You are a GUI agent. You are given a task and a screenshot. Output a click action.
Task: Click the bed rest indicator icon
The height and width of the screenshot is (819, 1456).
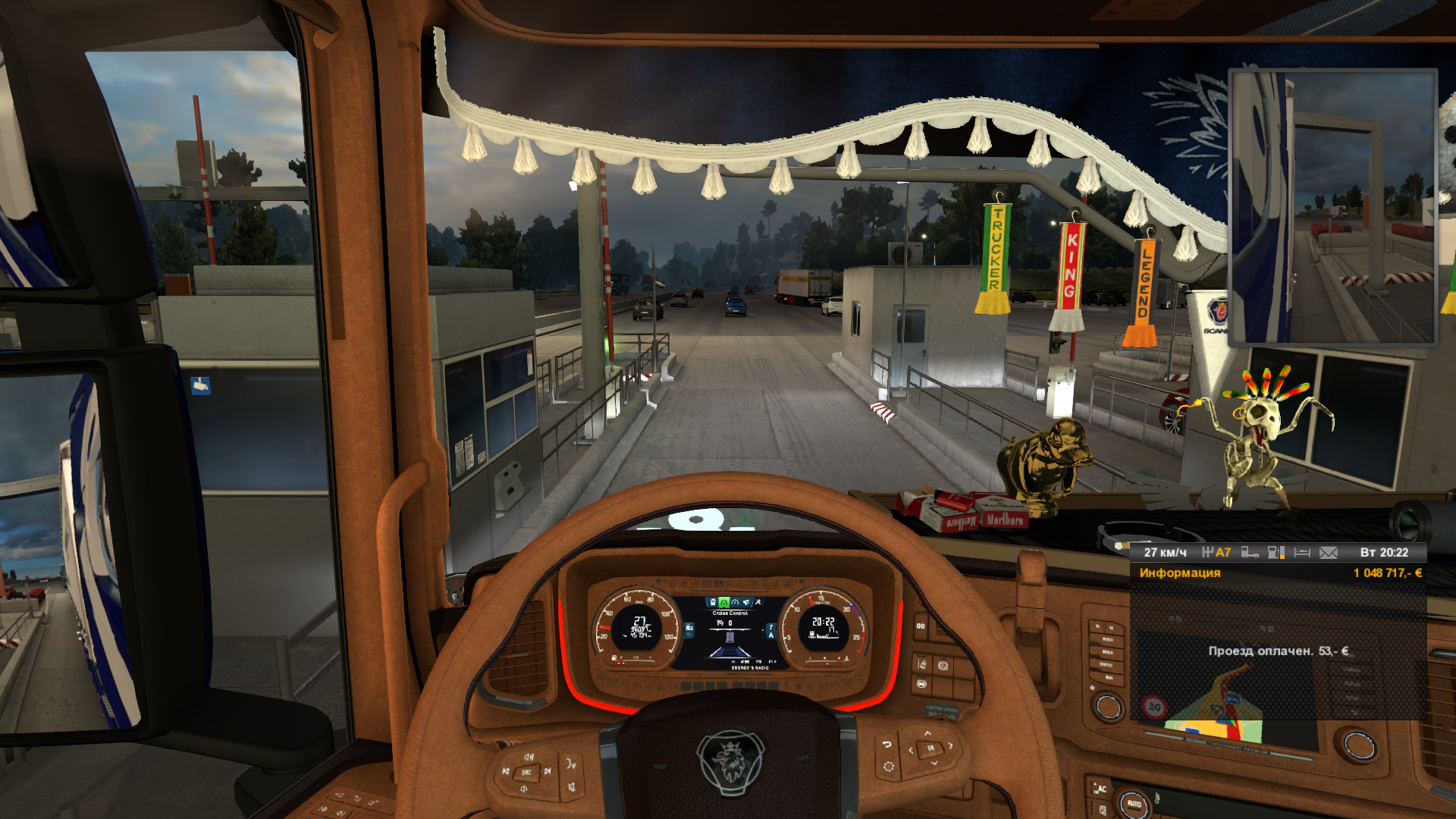[1302, 553]
